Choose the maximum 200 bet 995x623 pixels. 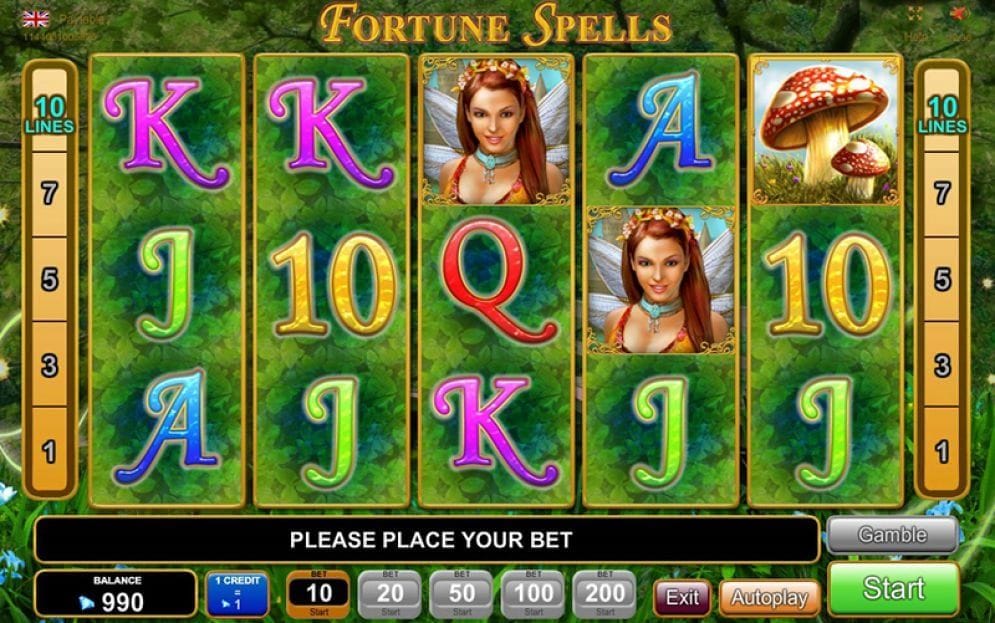pyautogui.click(x=604, y=594)
